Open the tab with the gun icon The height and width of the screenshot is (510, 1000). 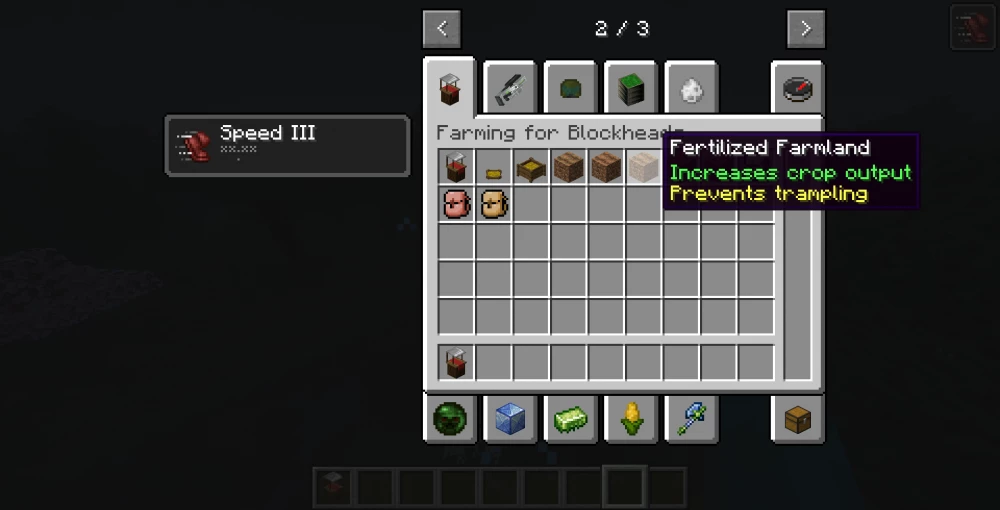(x=510, y=90)
